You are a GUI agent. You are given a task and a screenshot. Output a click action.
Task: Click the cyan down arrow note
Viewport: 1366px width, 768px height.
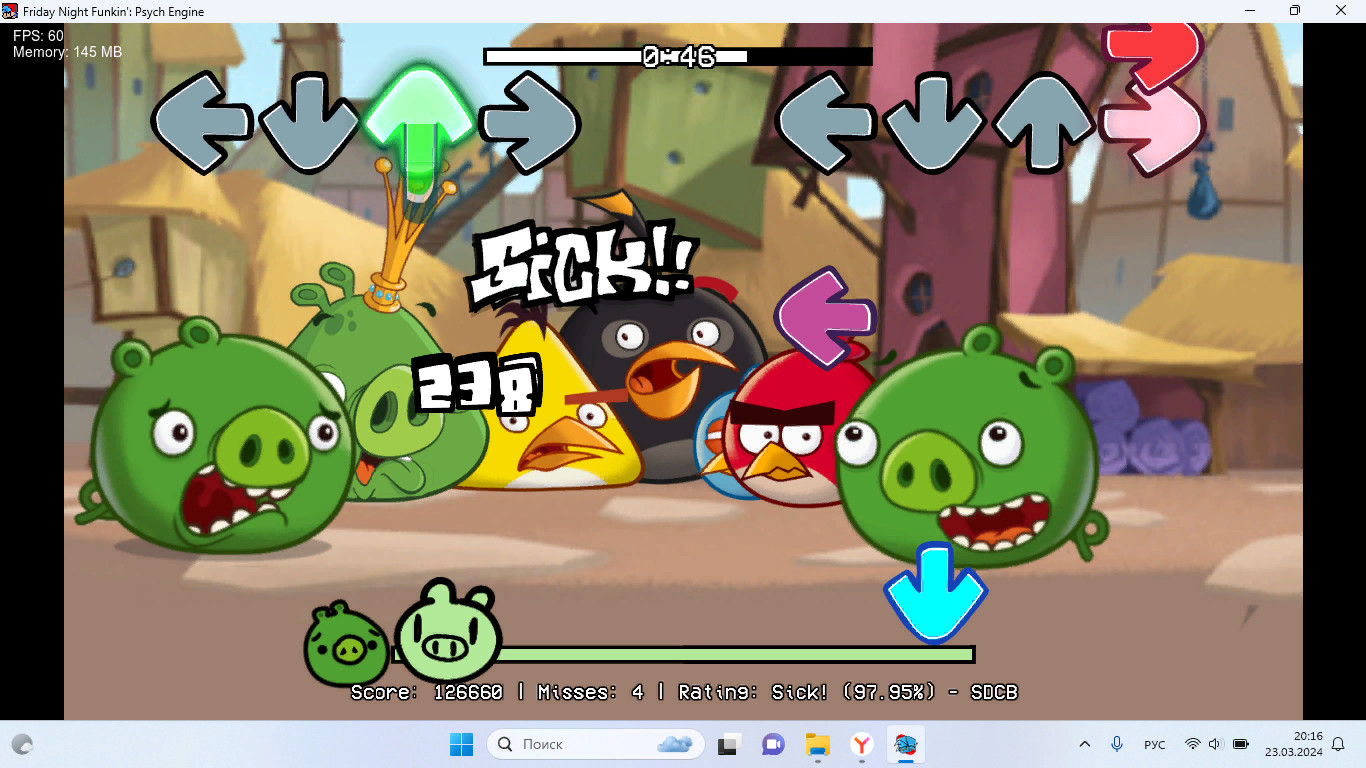(934, 590)
